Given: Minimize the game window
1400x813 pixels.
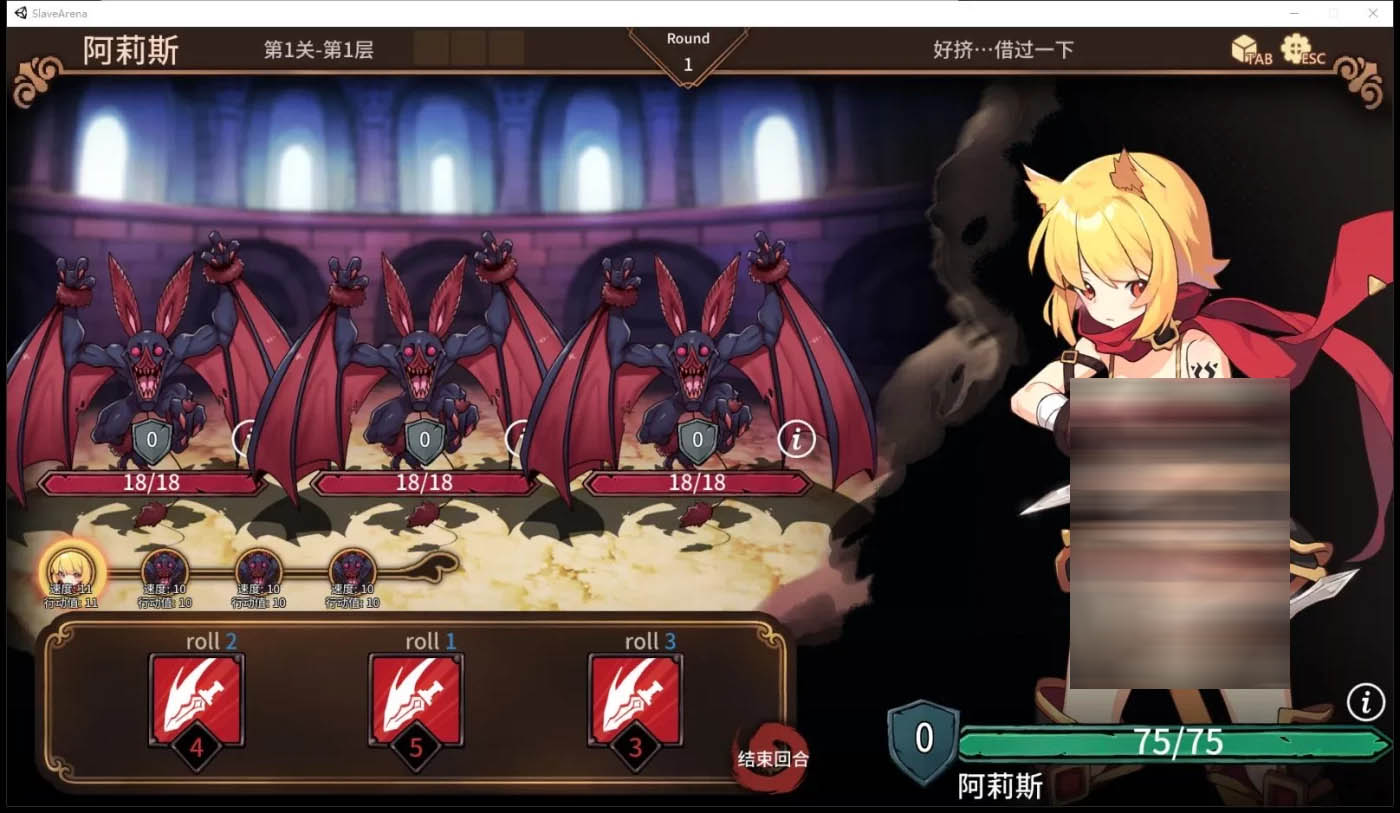Looking at the screenshot, I should pos(1295,13).
